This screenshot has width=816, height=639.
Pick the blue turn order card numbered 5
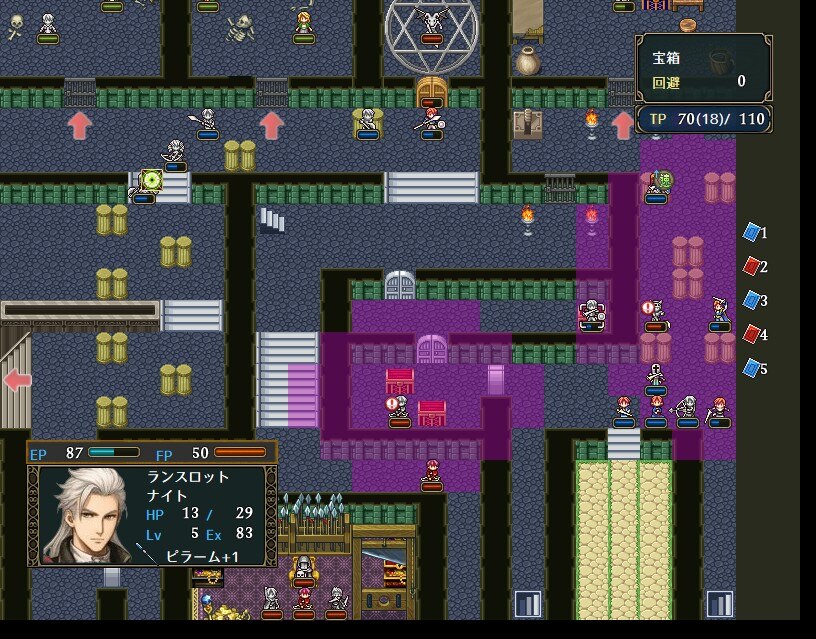[x=752, y=368]
